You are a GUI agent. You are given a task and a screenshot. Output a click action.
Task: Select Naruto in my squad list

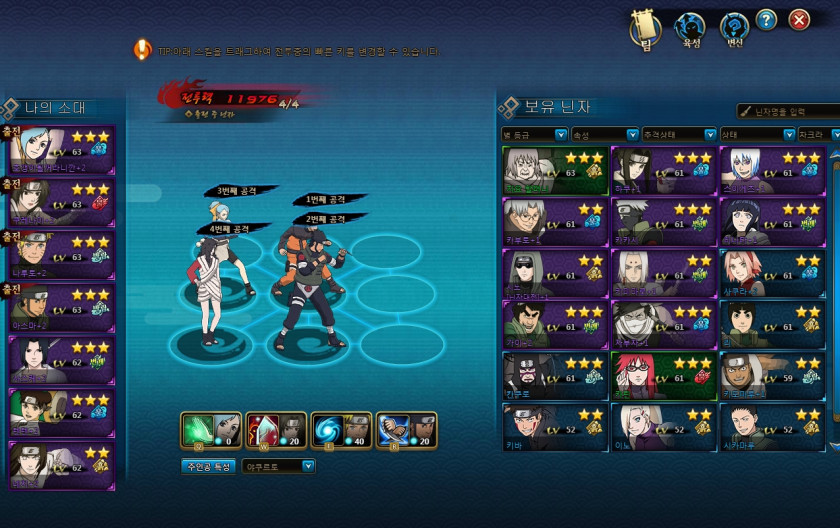click(x=62, y=255)
